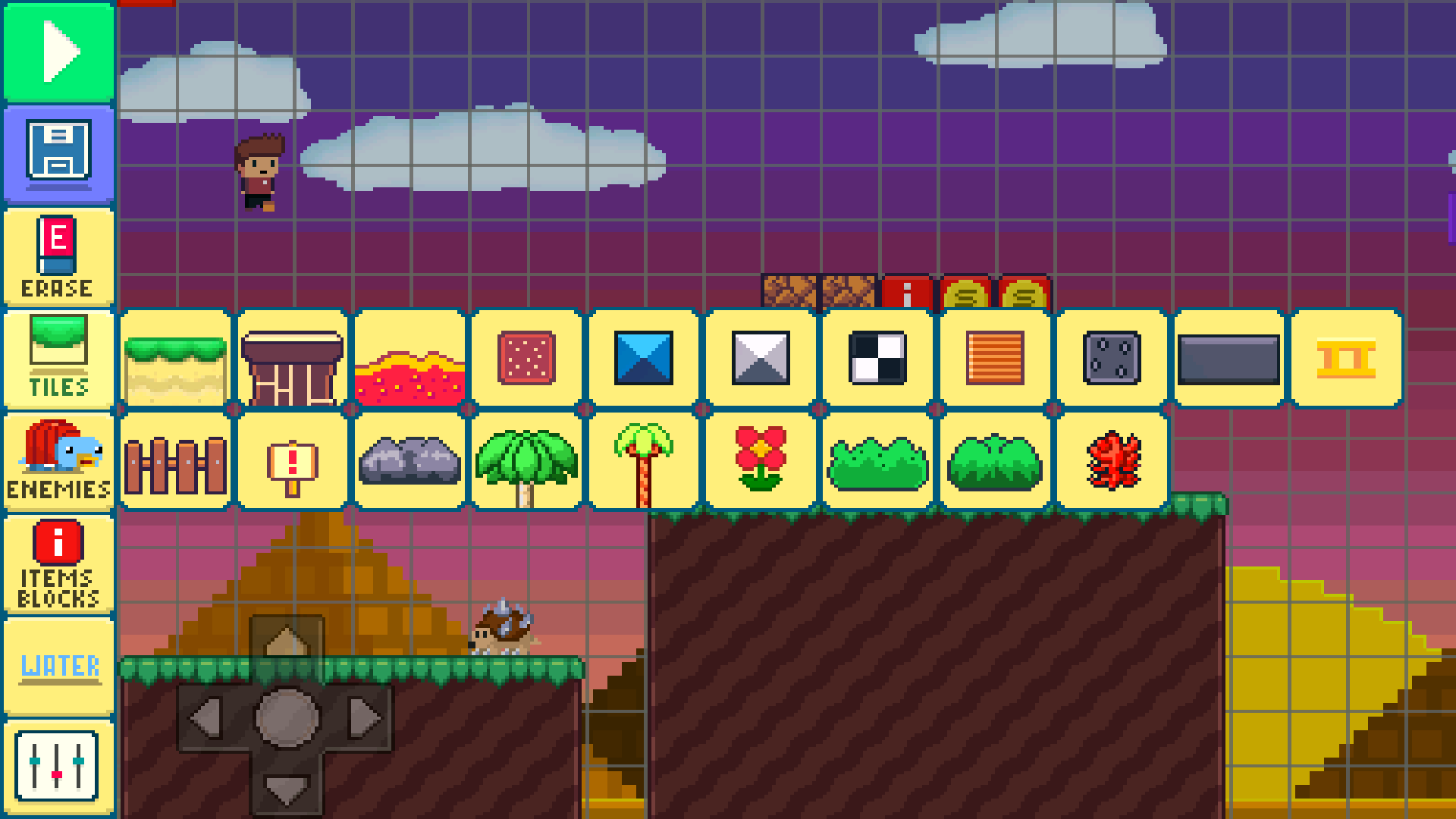Select the wooden platform tile
This screenshot has width=1456, height=819.
(x=293, y=359)
